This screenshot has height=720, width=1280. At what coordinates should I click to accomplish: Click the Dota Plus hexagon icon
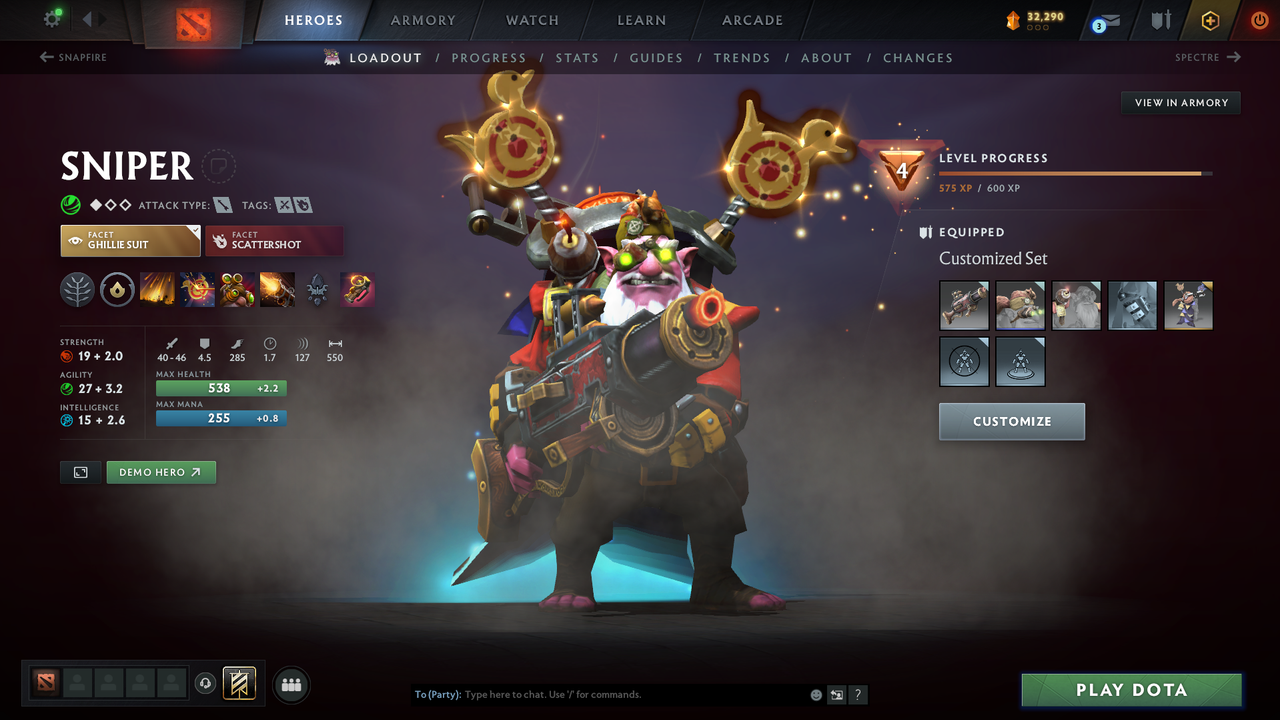pos(1210,19)
